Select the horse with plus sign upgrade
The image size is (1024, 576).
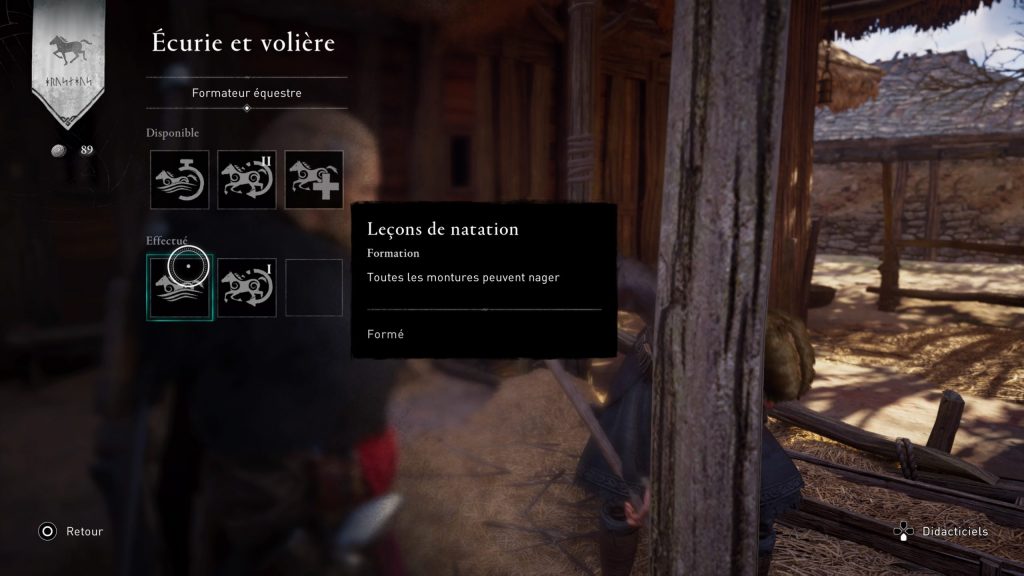[314, 180]
